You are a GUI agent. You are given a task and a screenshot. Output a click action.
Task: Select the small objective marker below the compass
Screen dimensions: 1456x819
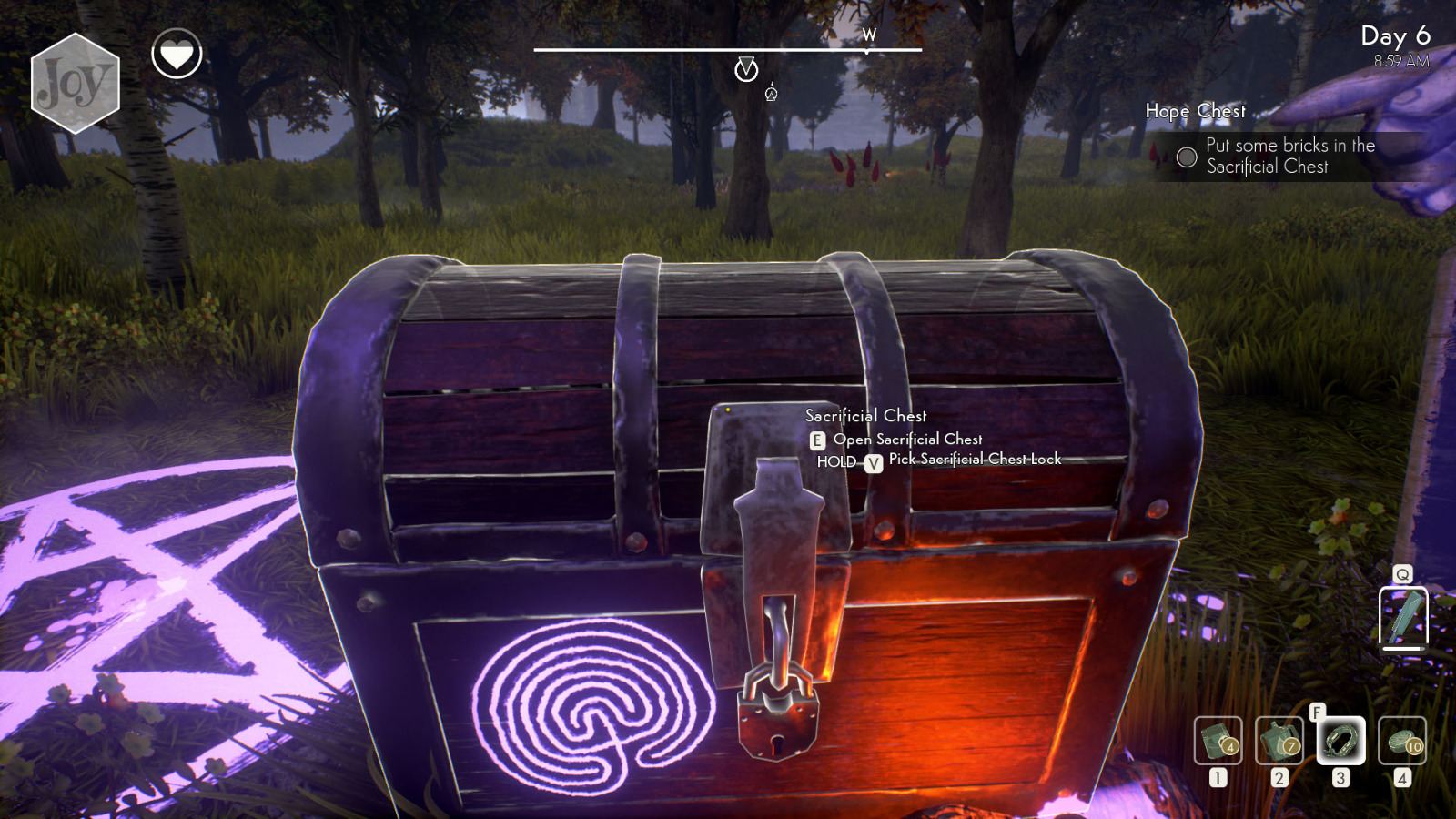(x=771, y=92)
